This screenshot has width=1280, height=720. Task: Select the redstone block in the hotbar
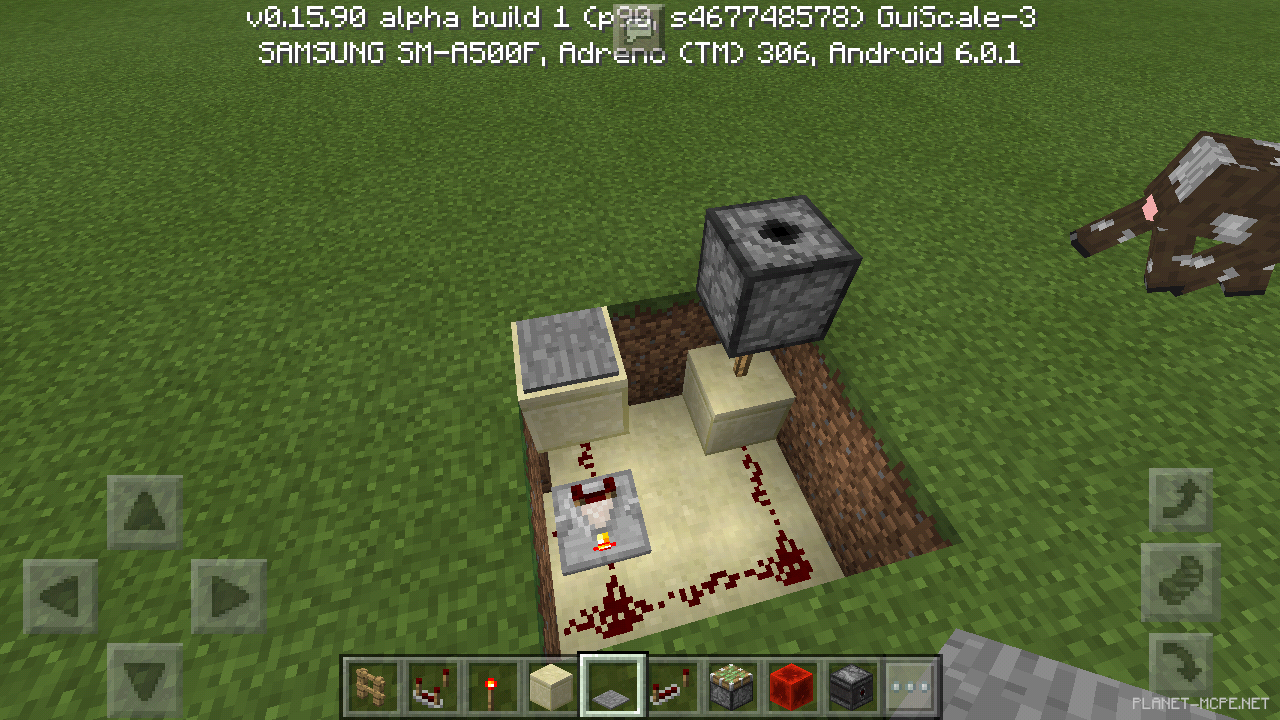click(791, 685)
